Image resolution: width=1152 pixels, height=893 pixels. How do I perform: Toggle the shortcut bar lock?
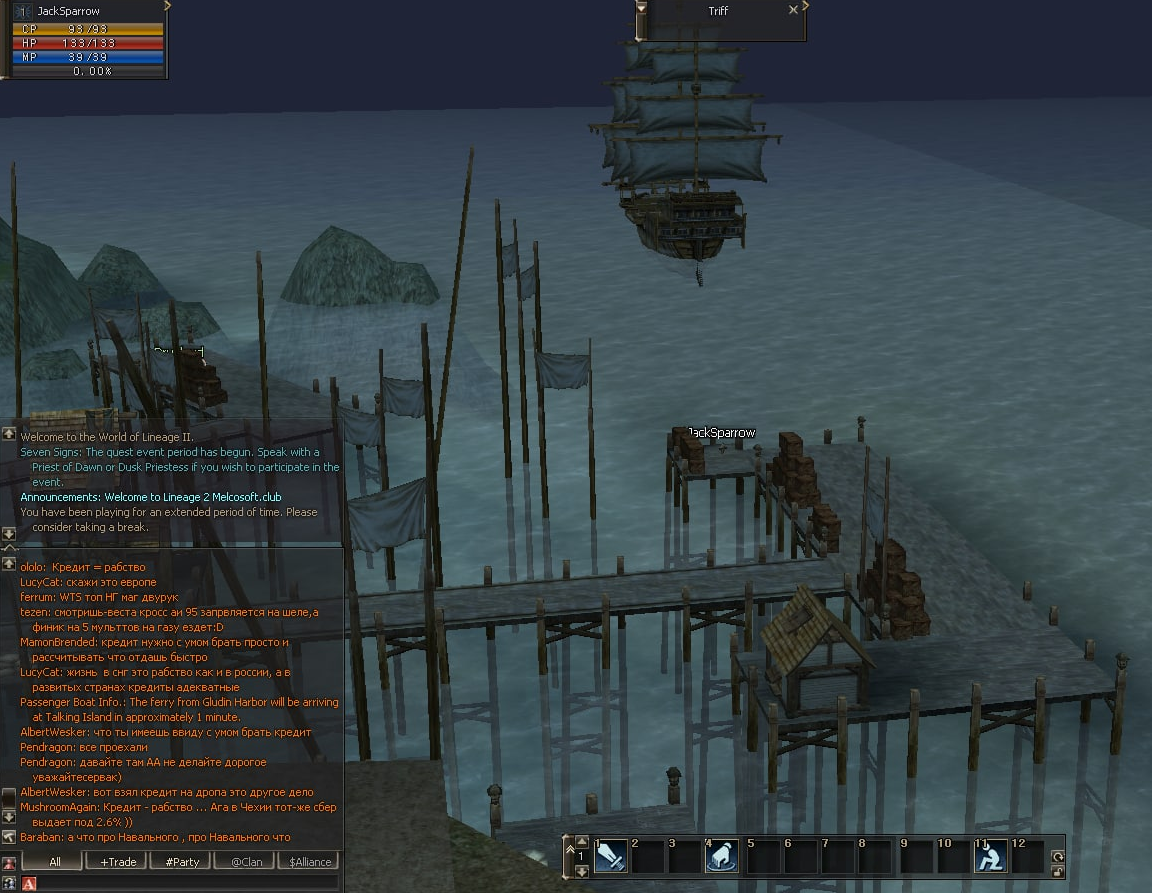(1058, 871)
